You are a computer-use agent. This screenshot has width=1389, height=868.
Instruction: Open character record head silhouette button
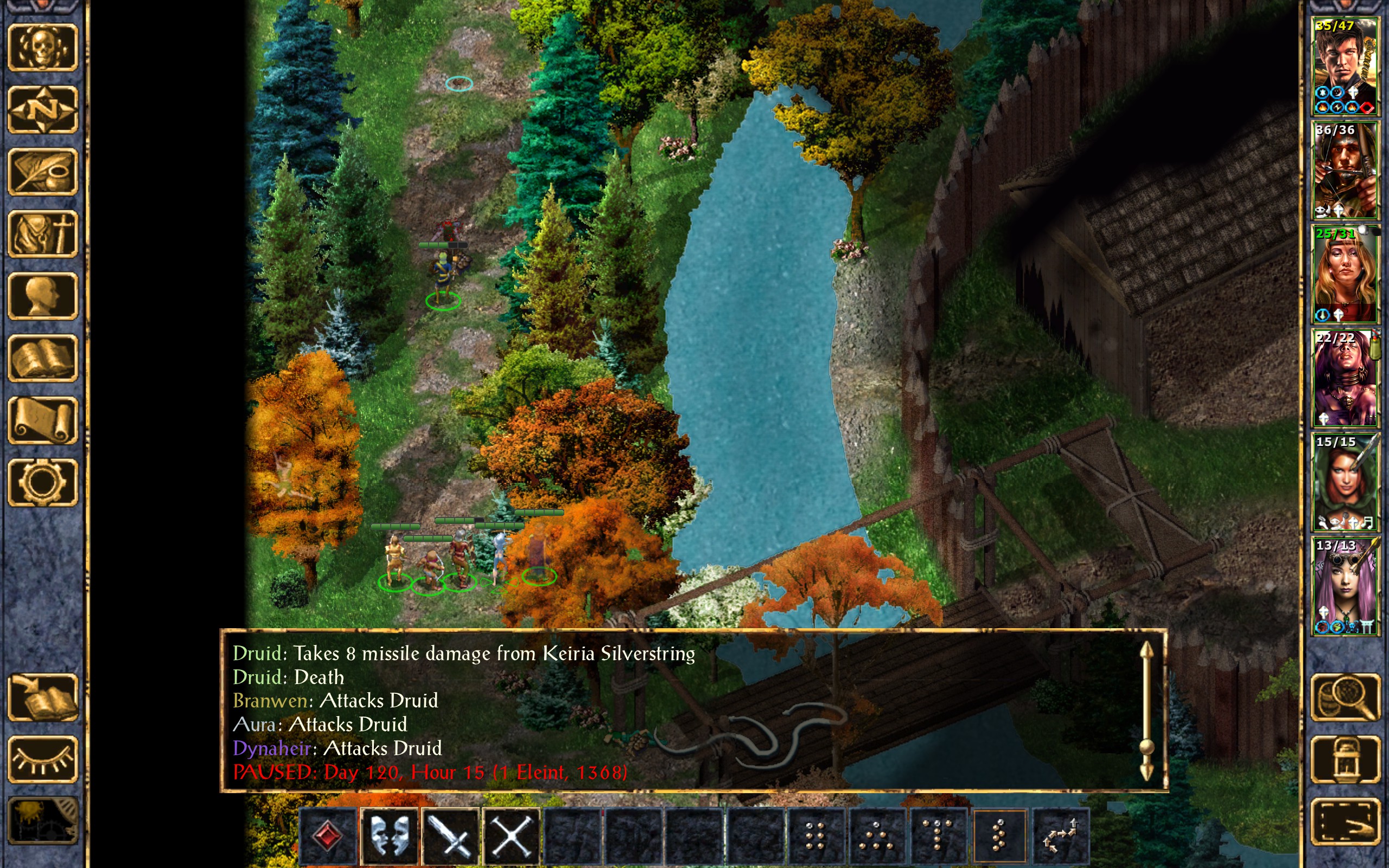coord(42,296)
